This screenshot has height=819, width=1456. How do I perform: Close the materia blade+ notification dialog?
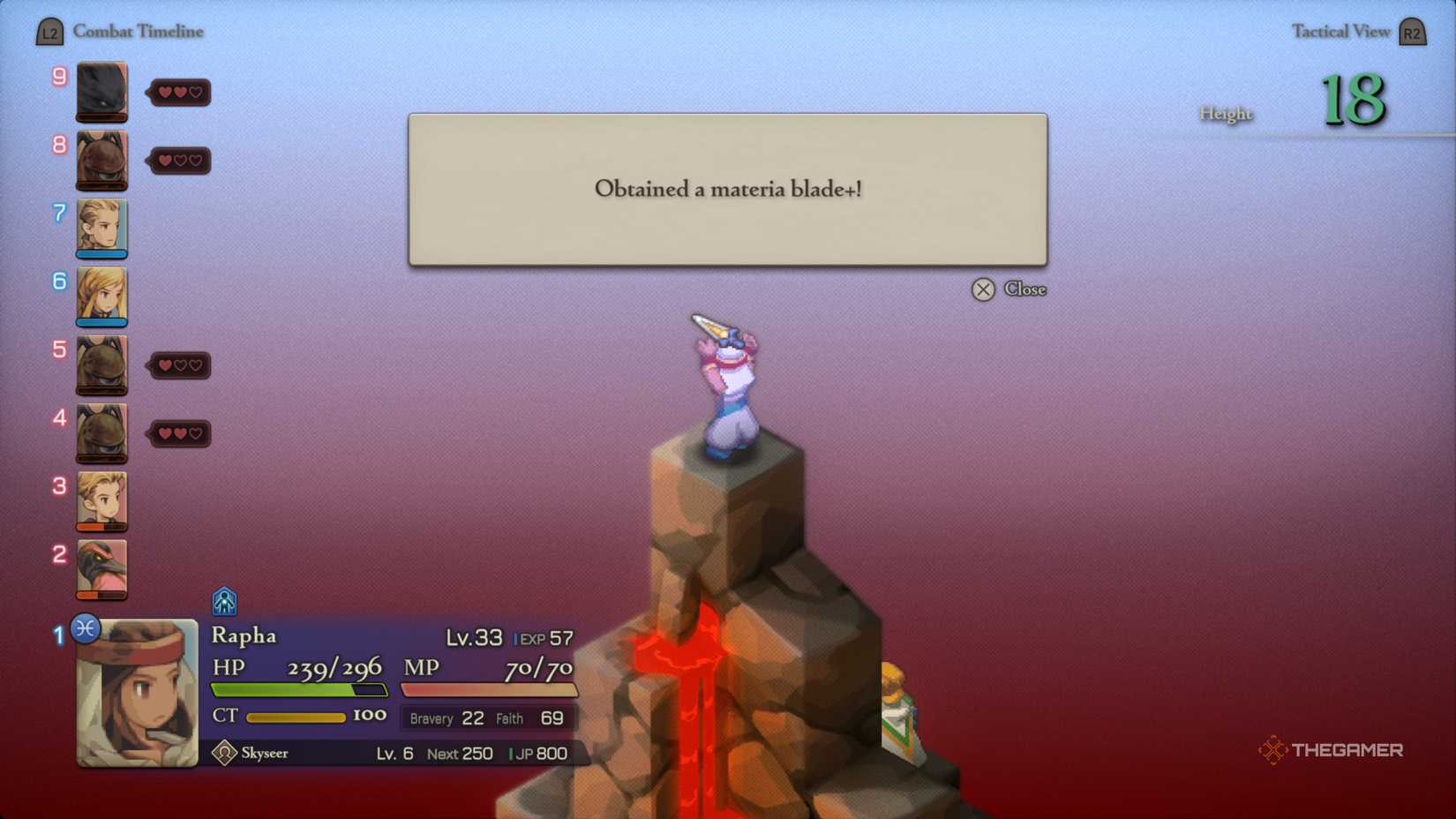click(x=984, y=289)
